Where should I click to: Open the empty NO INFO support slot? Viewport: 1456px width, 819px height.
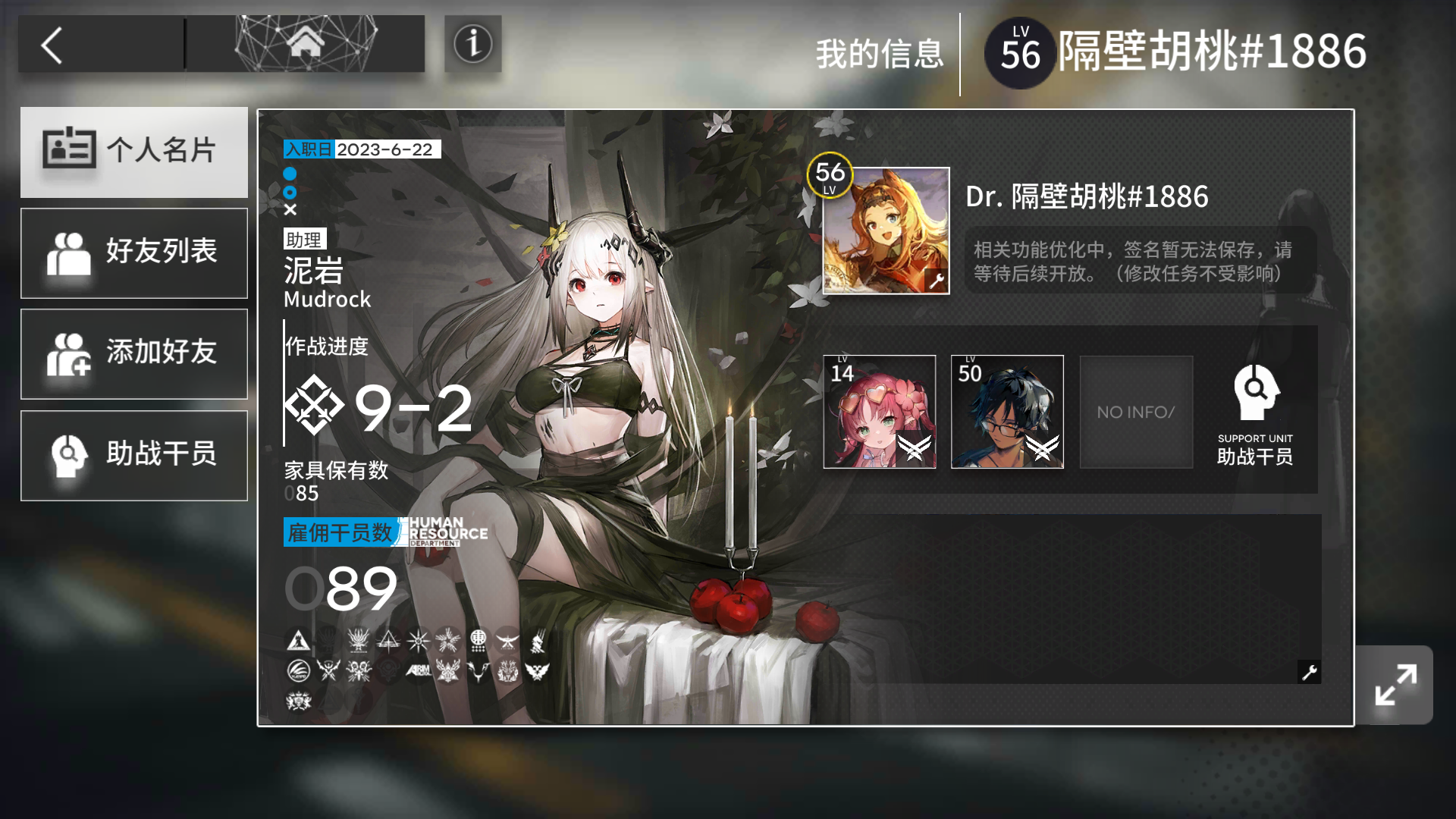(x=1135, y=412)
